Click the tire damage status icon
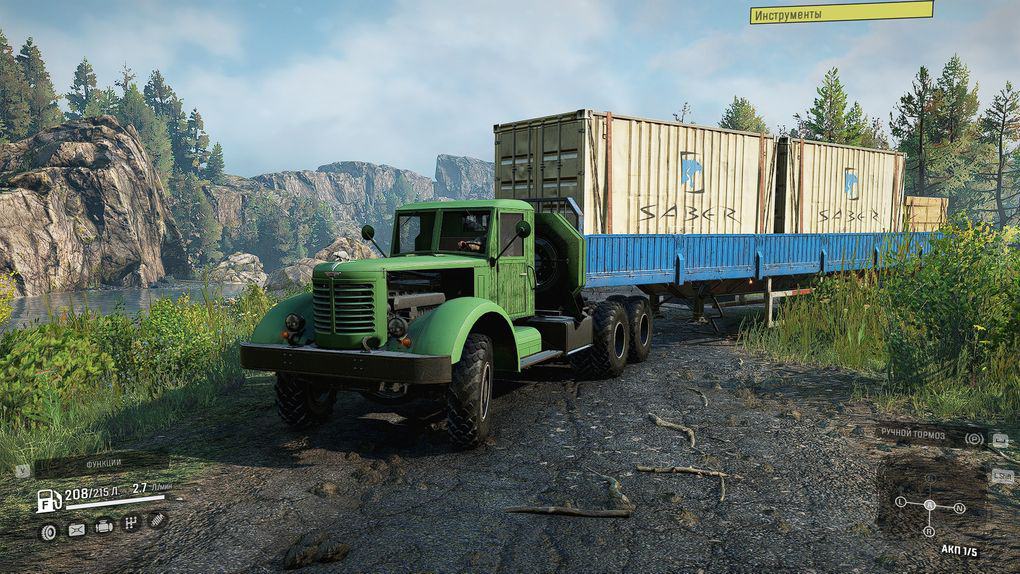This screenshot has width=1020, height=574. 48,531
